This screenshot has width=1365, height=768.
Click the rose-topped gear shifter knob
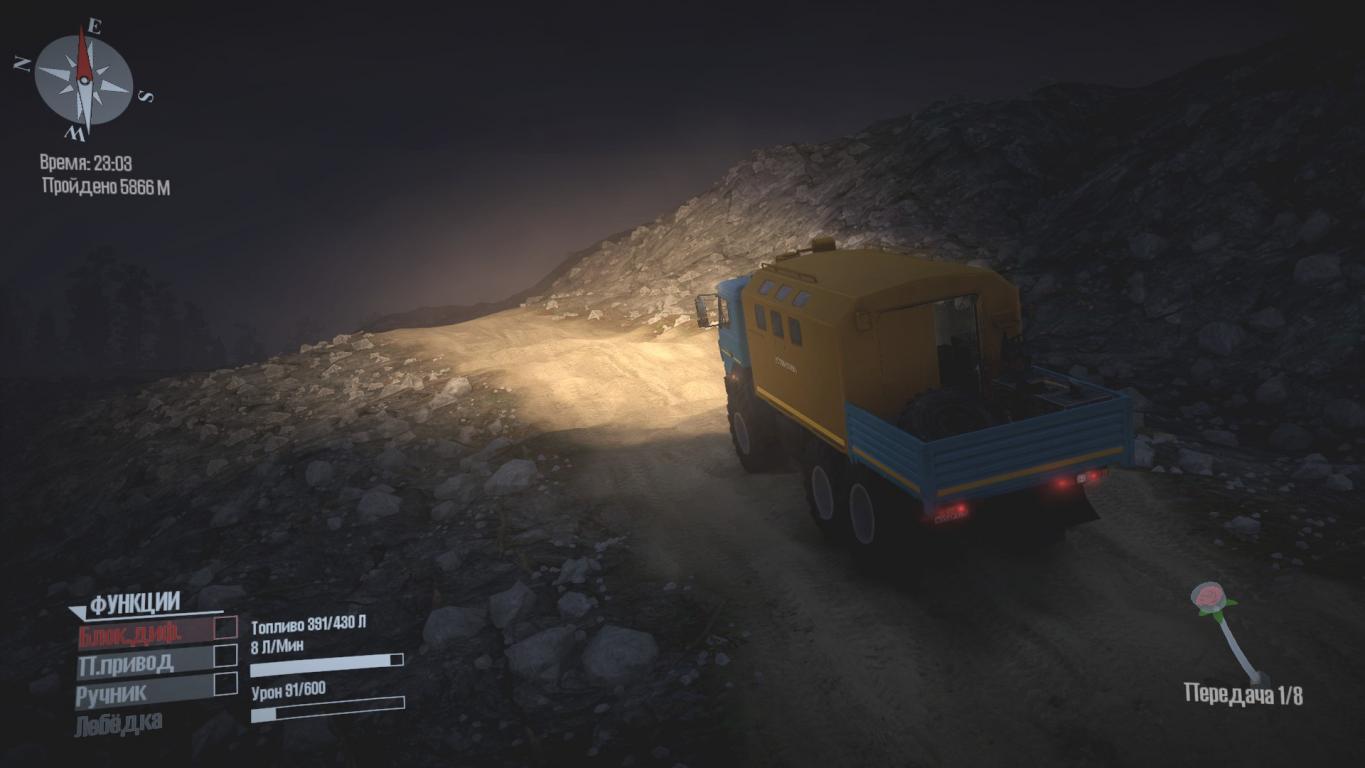tap(1210, 598)
